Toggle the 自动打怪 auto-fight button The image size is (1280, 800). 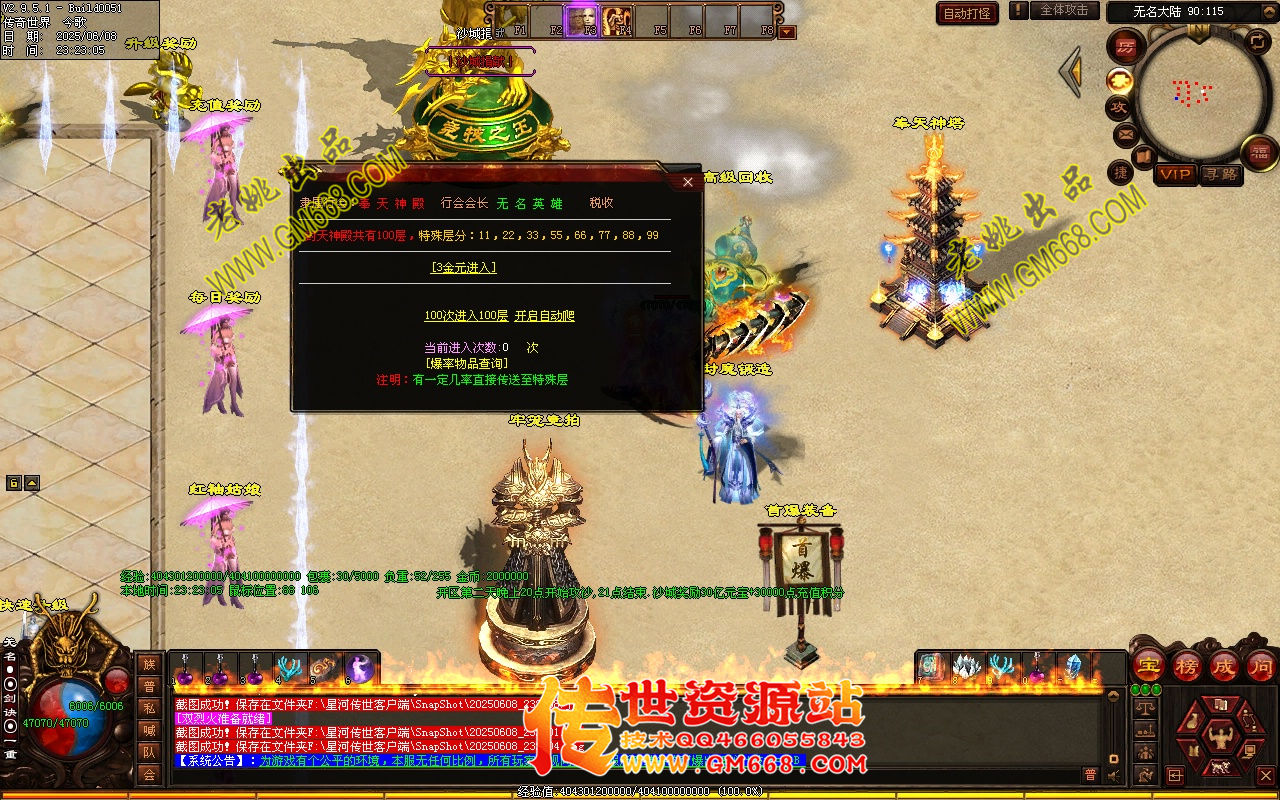(967, 13)
